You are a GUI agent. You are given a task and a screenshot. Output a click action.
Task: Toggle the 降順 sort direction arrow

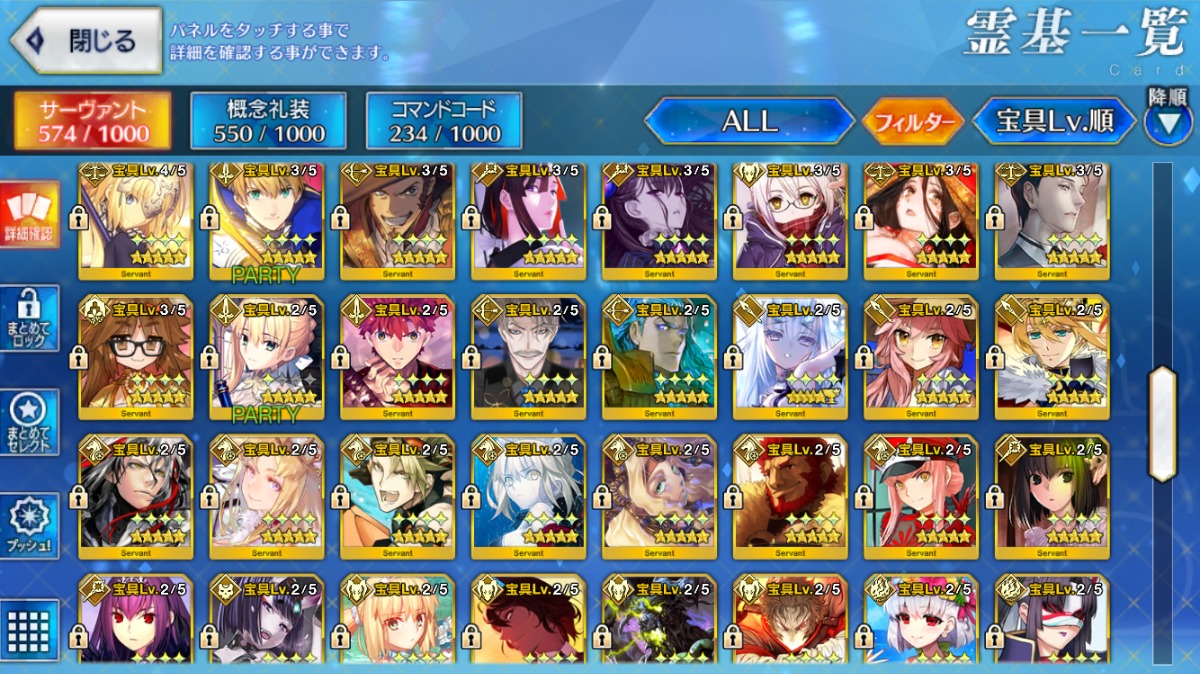[1167, 121]
